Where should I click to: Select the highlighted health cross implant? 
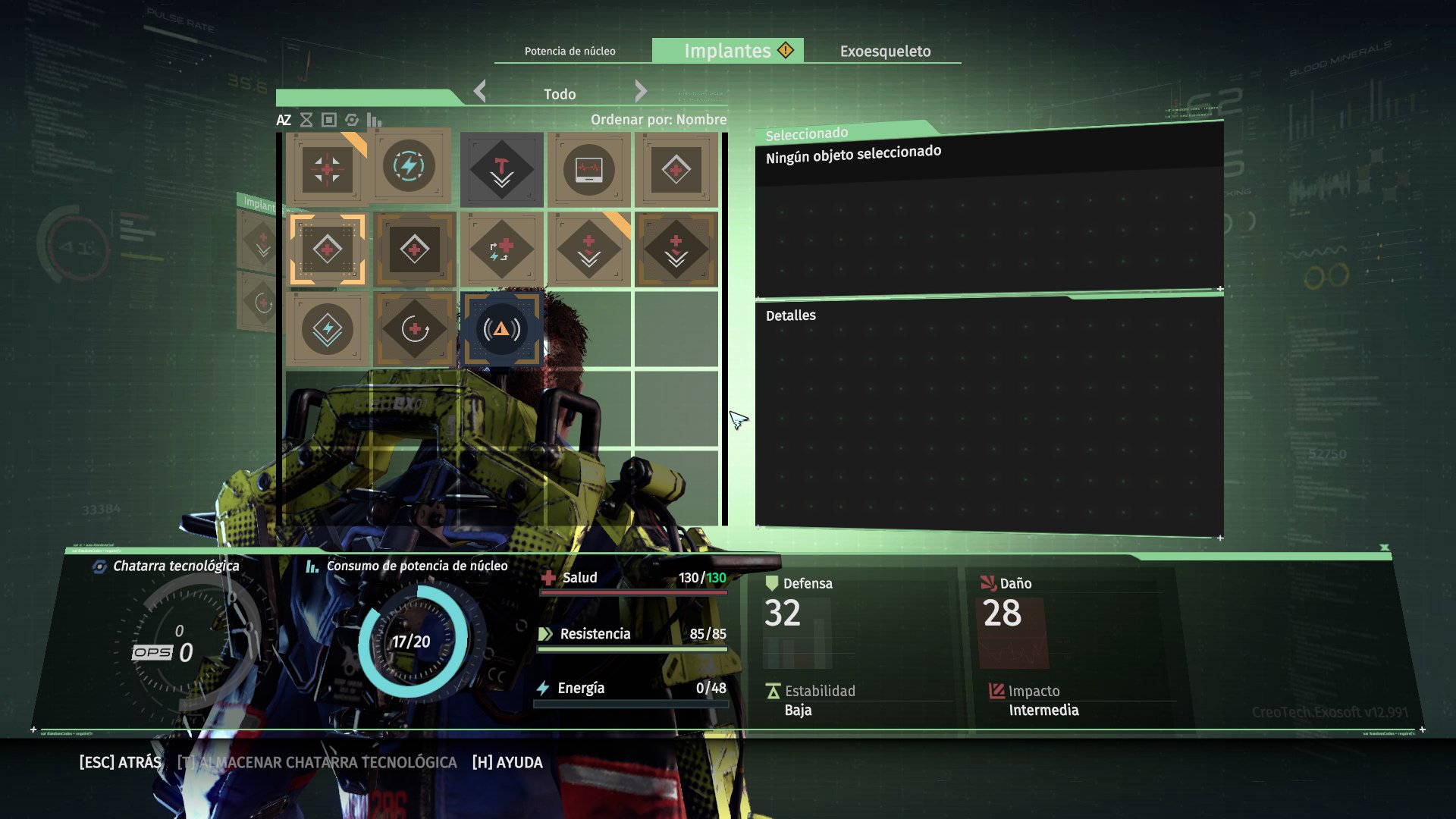[327, 249]
